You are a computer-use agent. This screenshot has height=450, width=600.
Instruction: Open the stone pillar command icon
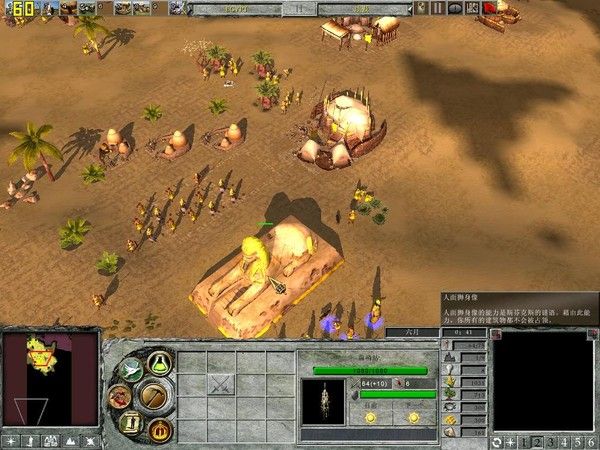coord(131,421)
